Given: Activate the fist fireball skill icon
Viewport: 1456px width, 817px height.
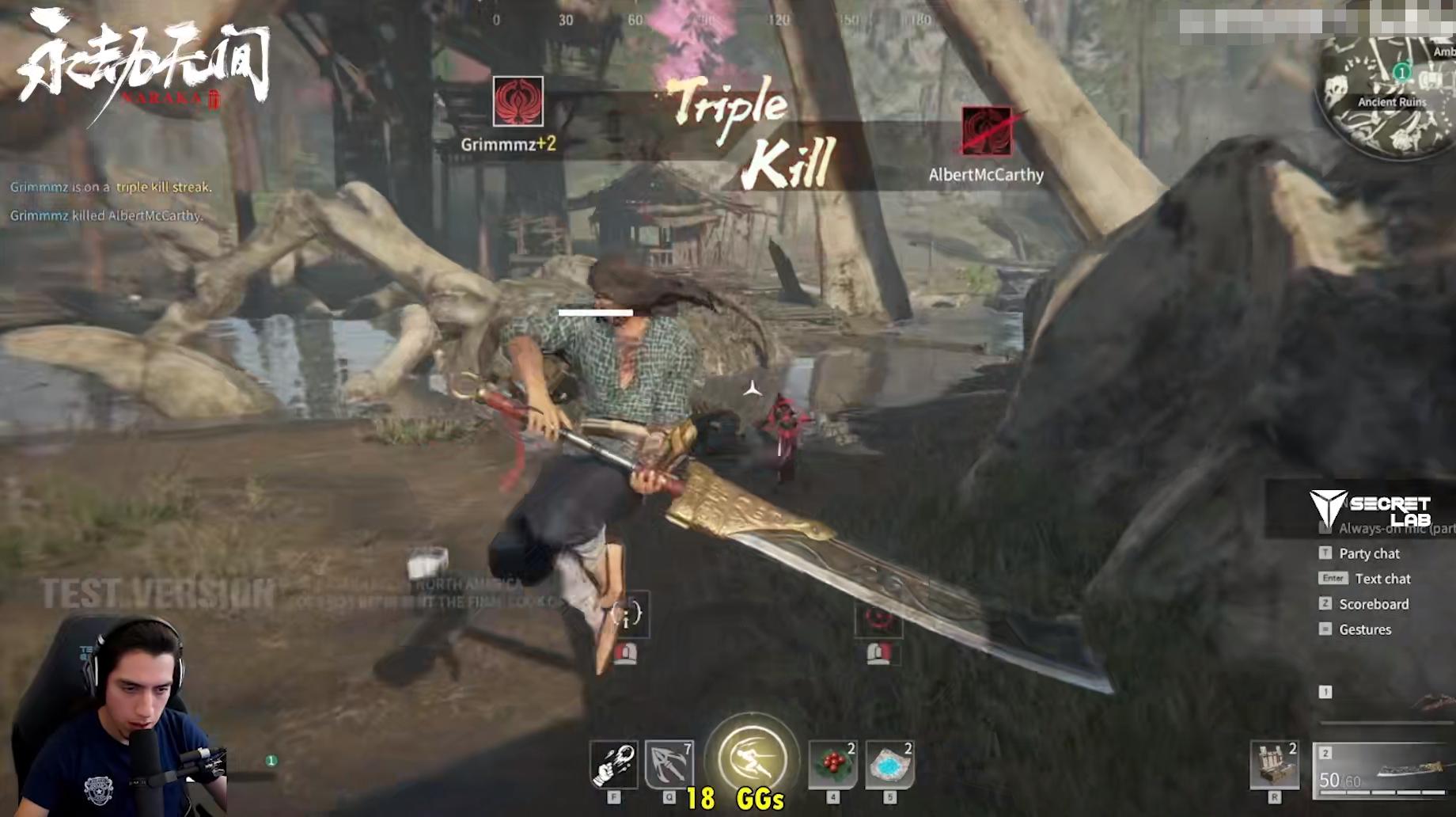Looking at the screenshot, I should (613, 765).
